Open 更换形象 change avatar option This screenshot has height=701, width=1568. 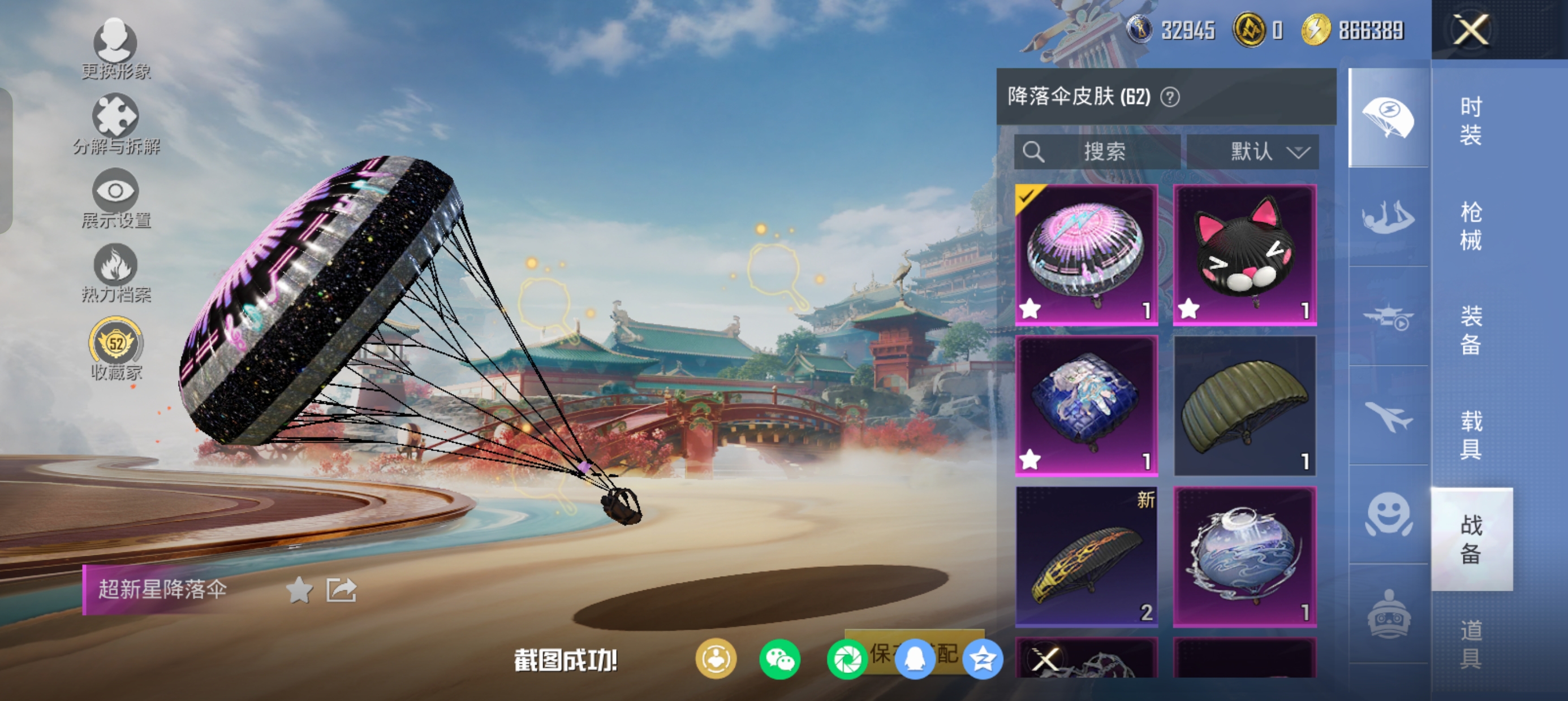click(x=115, y=49)
